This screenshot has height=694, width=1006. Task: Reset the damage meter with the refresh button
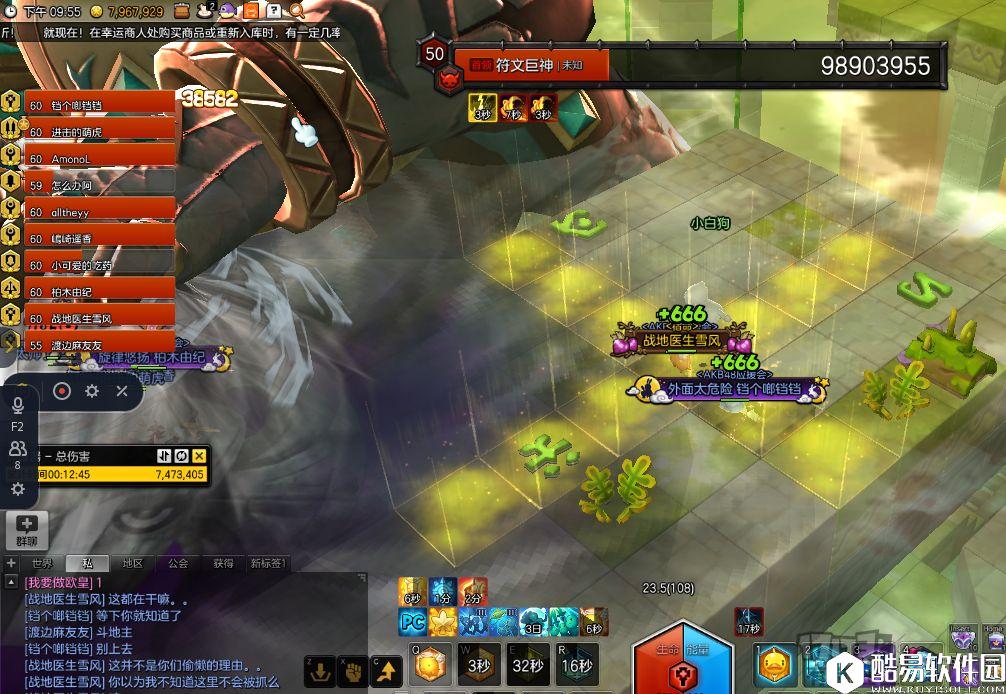click(x=181, y=455)
